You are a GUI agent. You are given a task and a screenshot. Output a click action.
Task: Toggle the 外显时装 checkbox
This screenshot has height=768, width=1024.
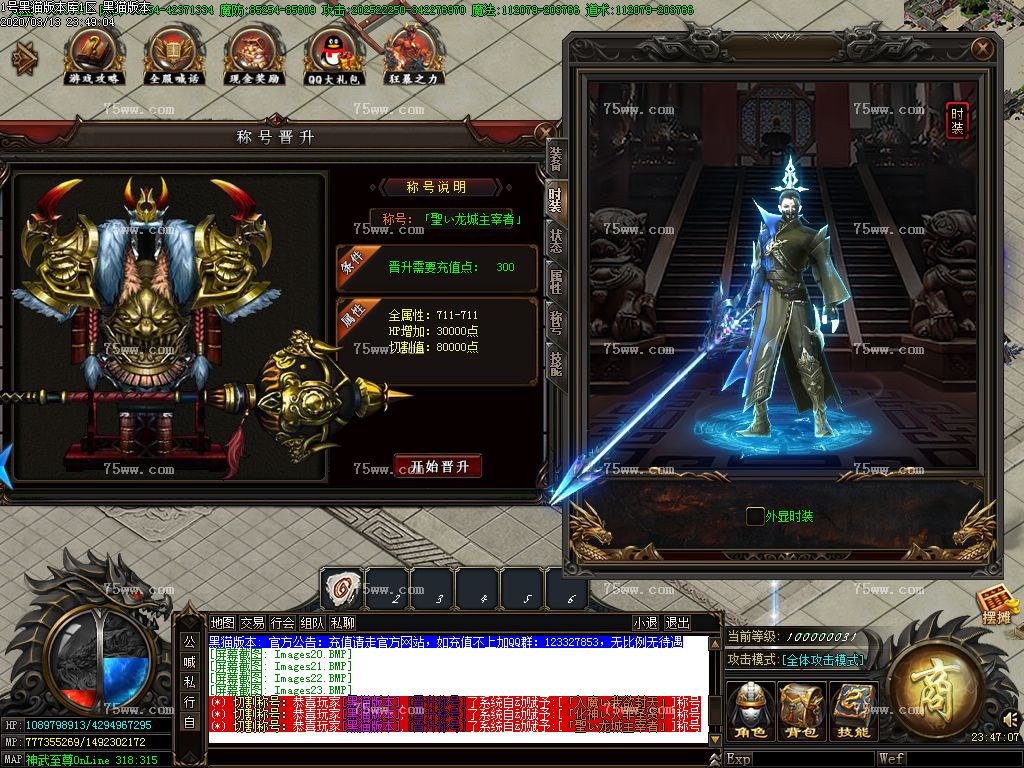point(755,516)
